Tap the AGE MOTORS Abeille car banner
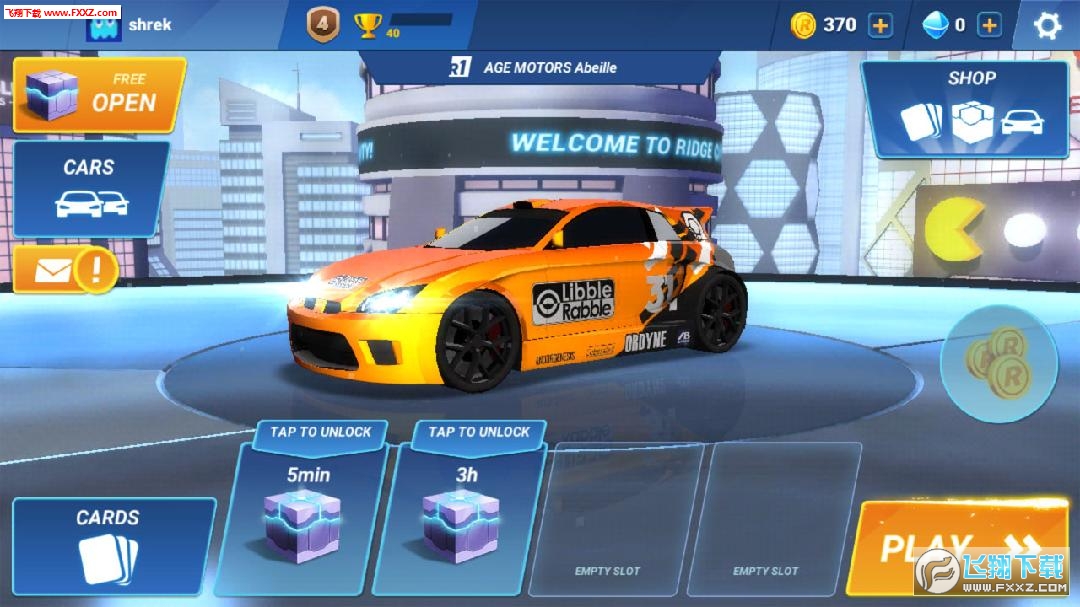This screenshot has height=607, width=1080. point(540,68)
